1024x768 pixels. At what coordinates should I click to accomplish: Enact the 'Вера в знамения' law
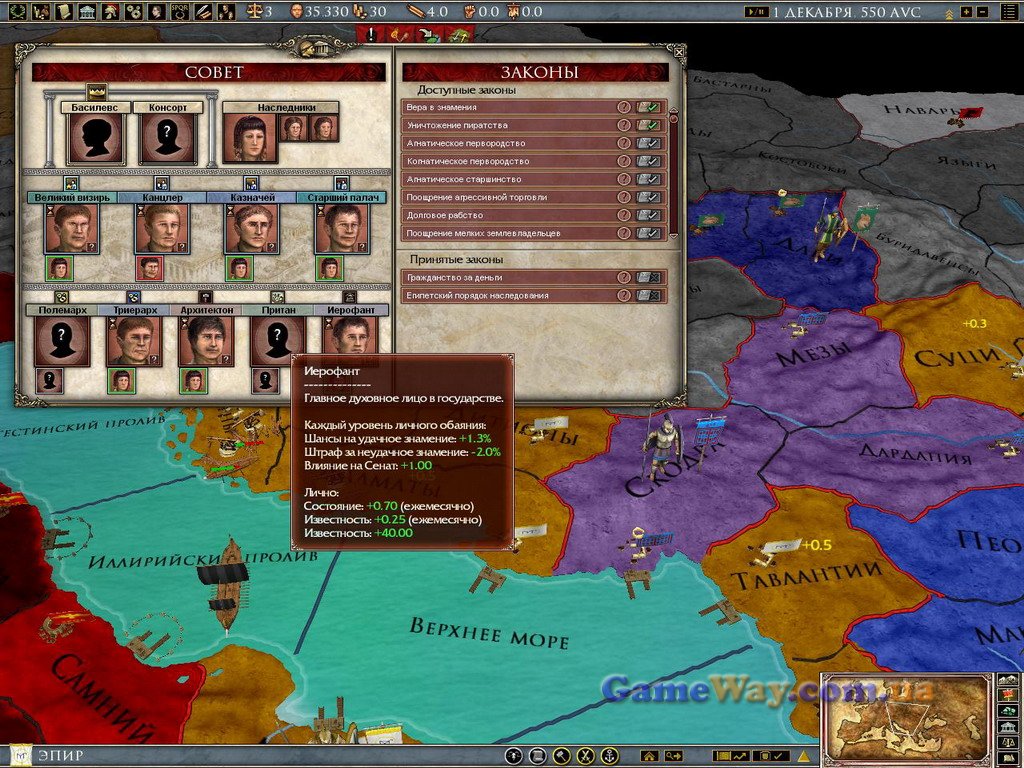(x=650, y=107)
